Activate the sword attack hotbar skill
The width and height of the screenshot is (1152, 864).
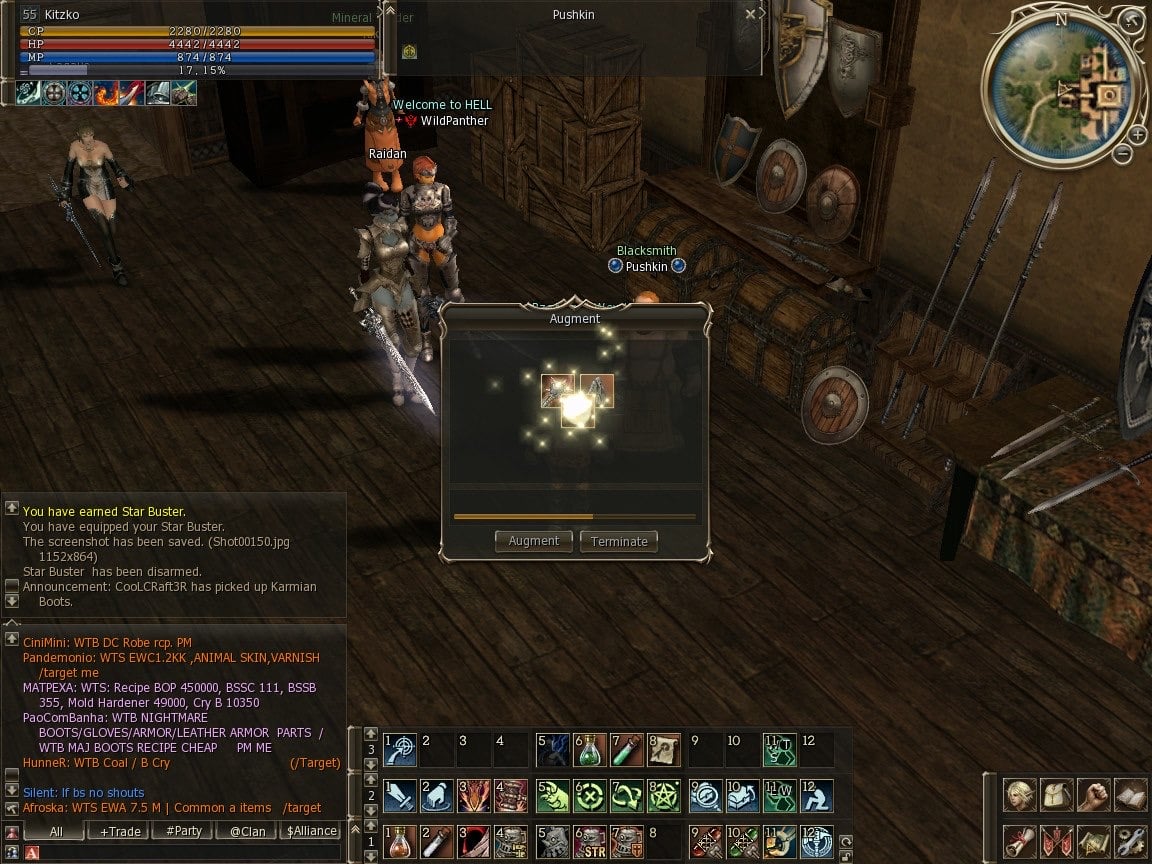tap(400, 796)
